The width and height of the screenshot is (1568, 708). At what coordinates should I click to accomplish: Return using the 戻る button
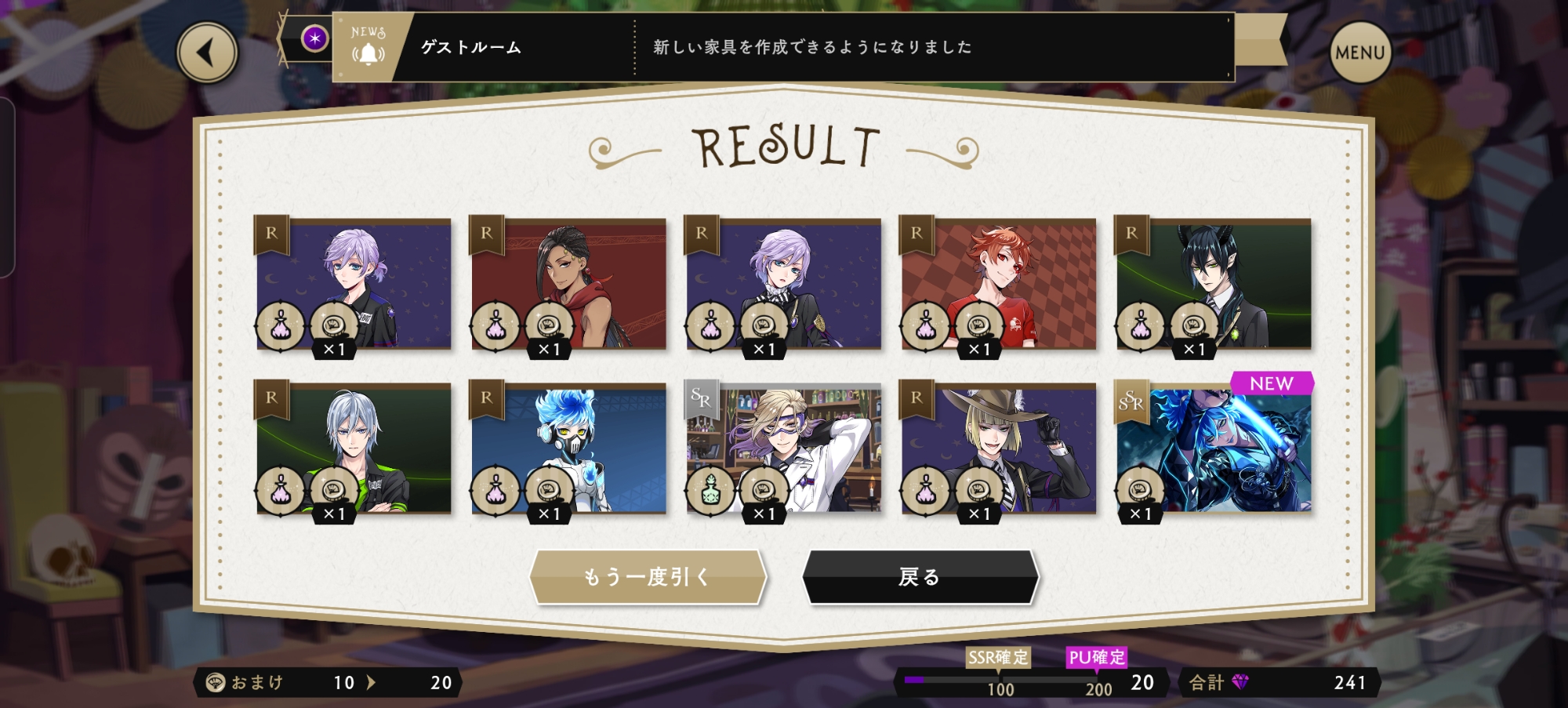click(920, 577)
